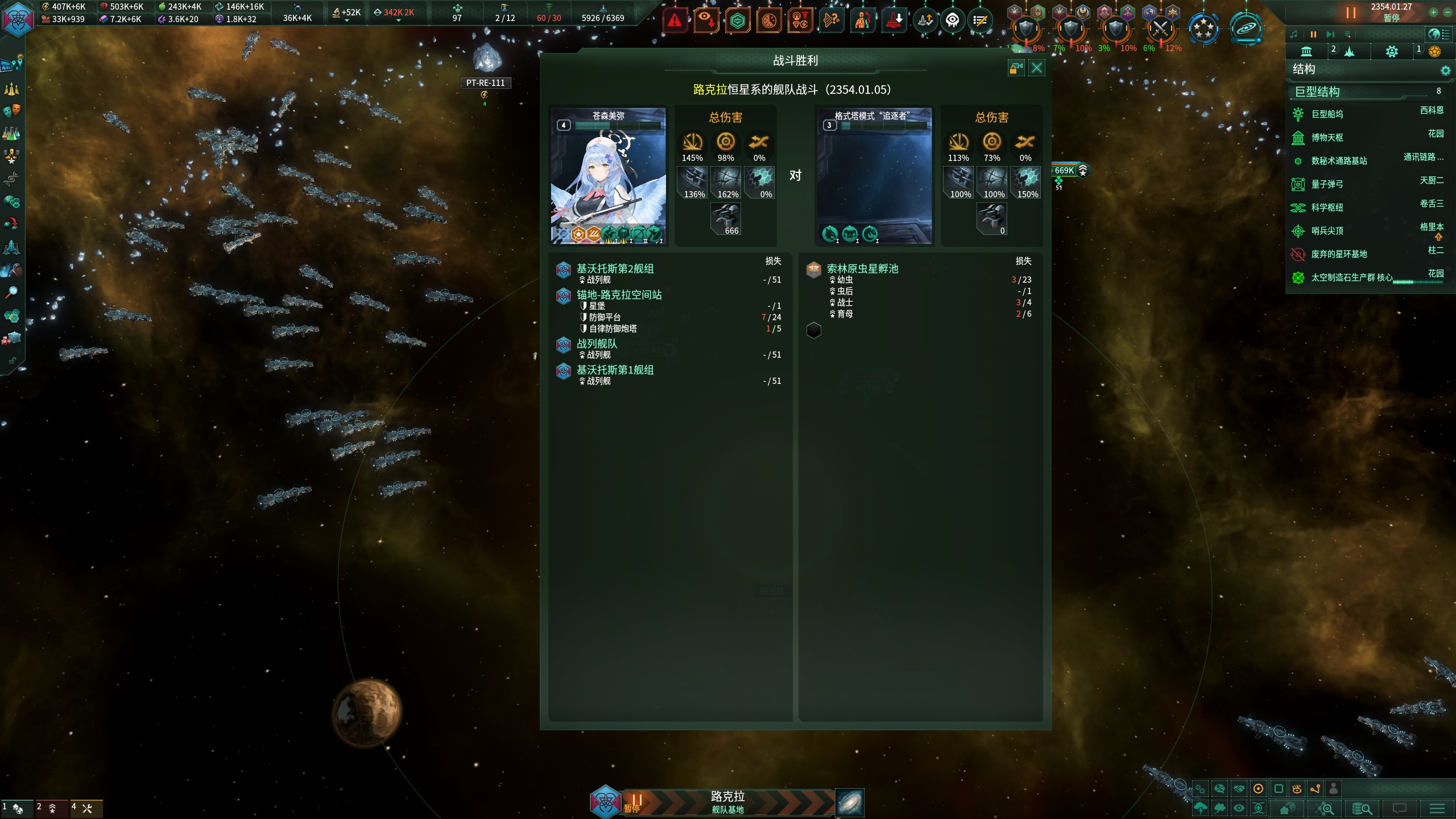Image resolution: width=1456 pixels, height=819 pixels.
Task: Skip to next music track
Action: coord(1330,35)
